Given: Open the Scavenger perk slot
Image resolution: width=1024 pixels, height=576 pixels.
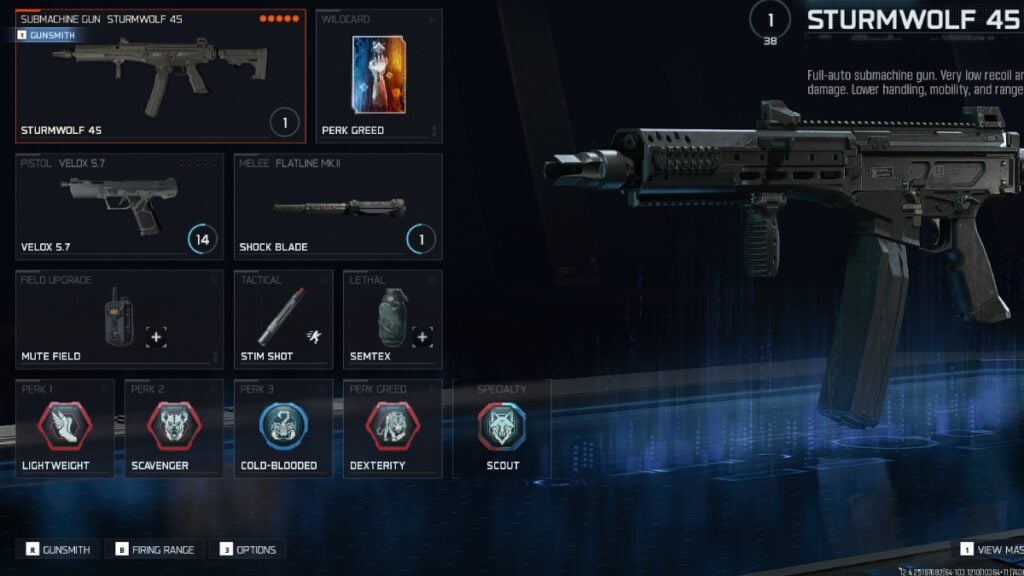Looking at the screenshot, I should click(x=174, y=428).
